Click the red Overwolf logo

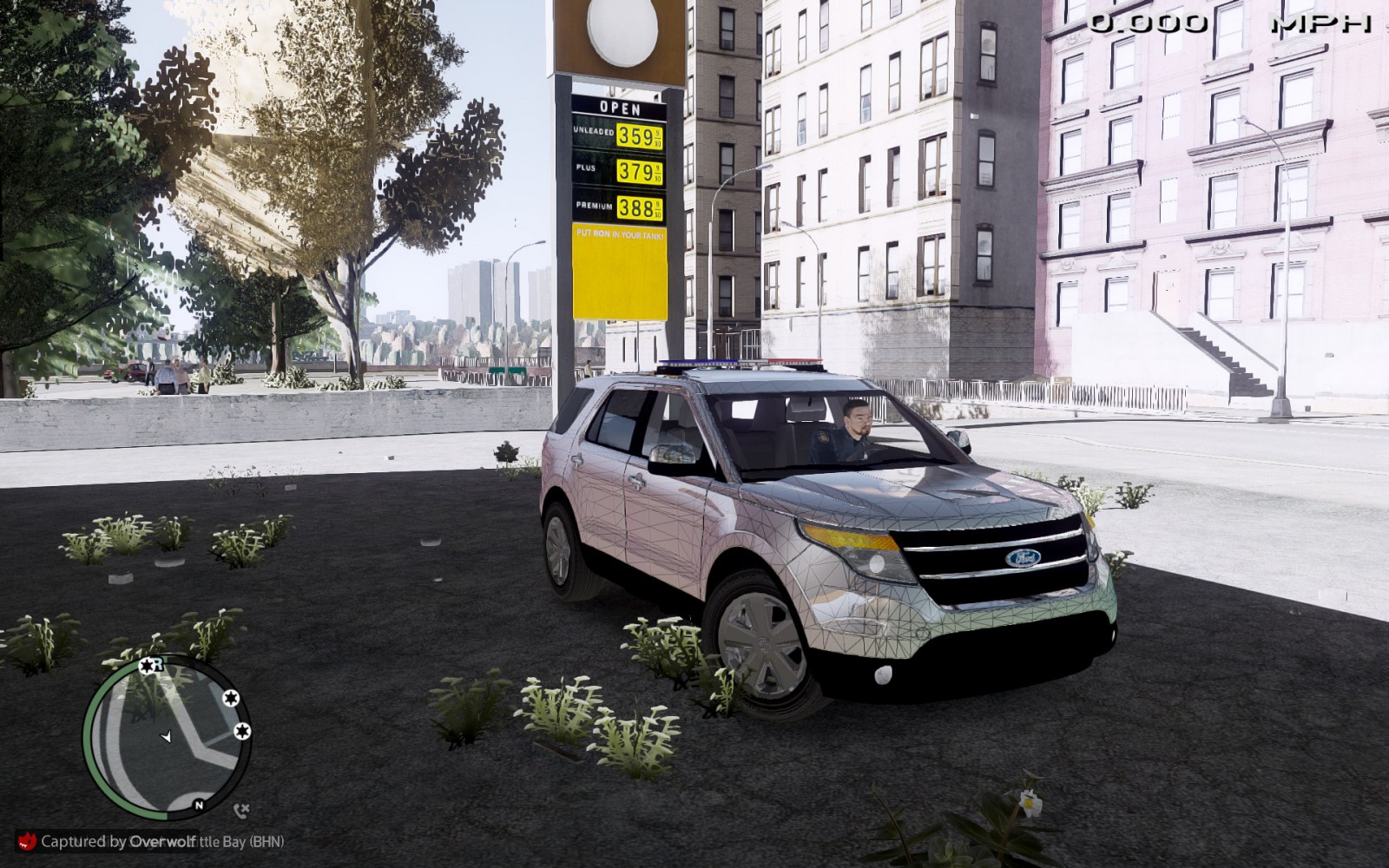[27, 840]
